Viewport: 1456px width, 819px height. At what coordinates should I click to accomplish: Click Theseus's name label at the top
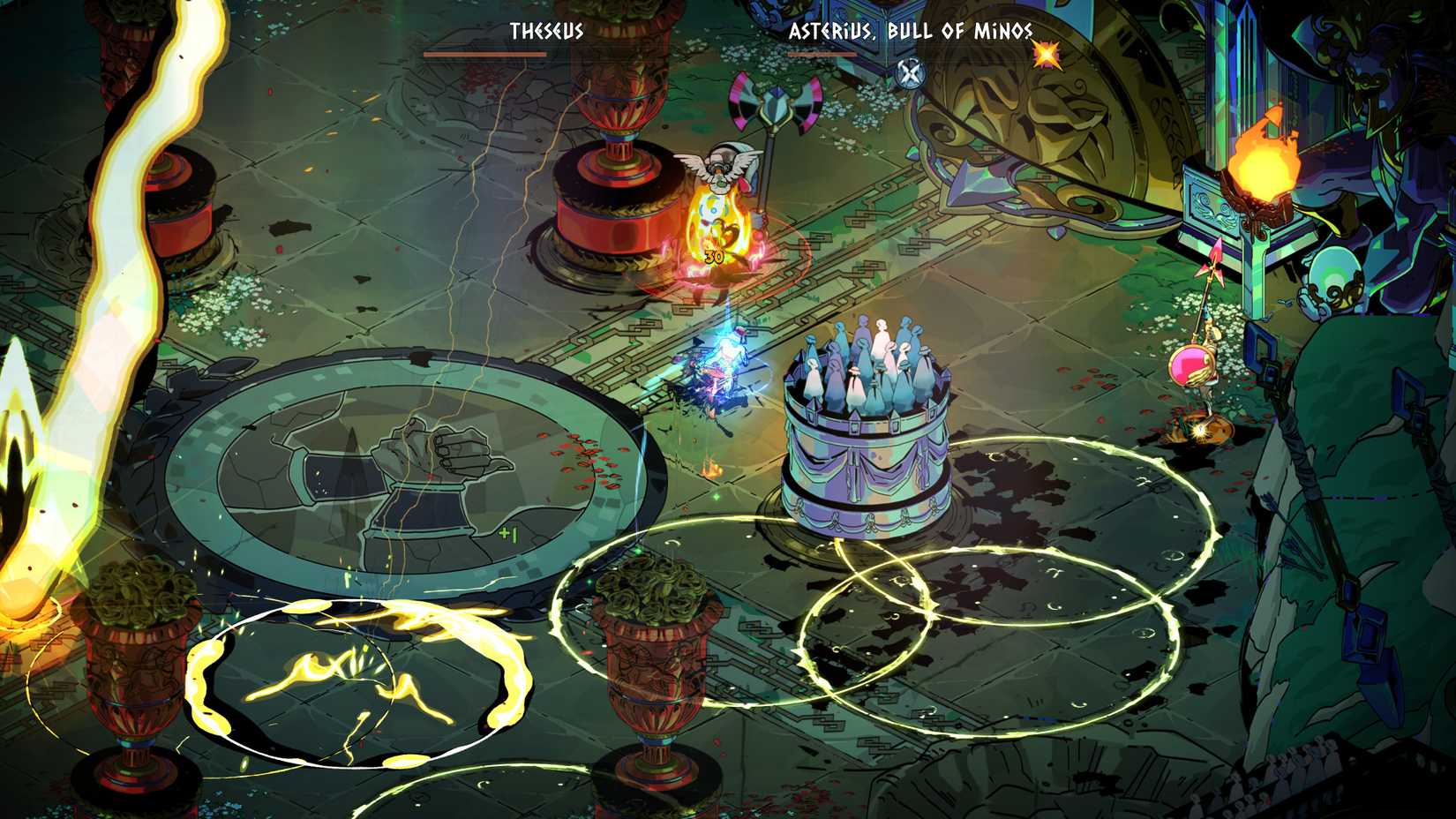545,31
